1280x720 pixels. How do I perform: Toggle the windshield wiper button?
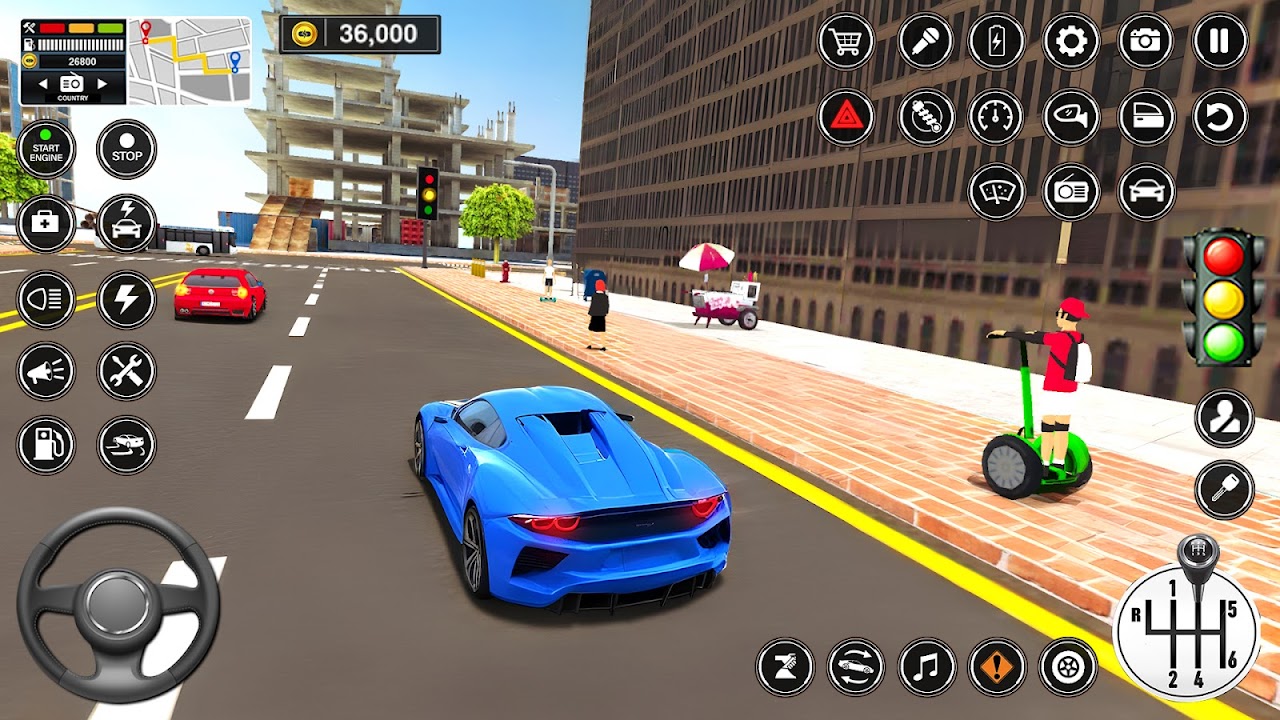point(997,191)
